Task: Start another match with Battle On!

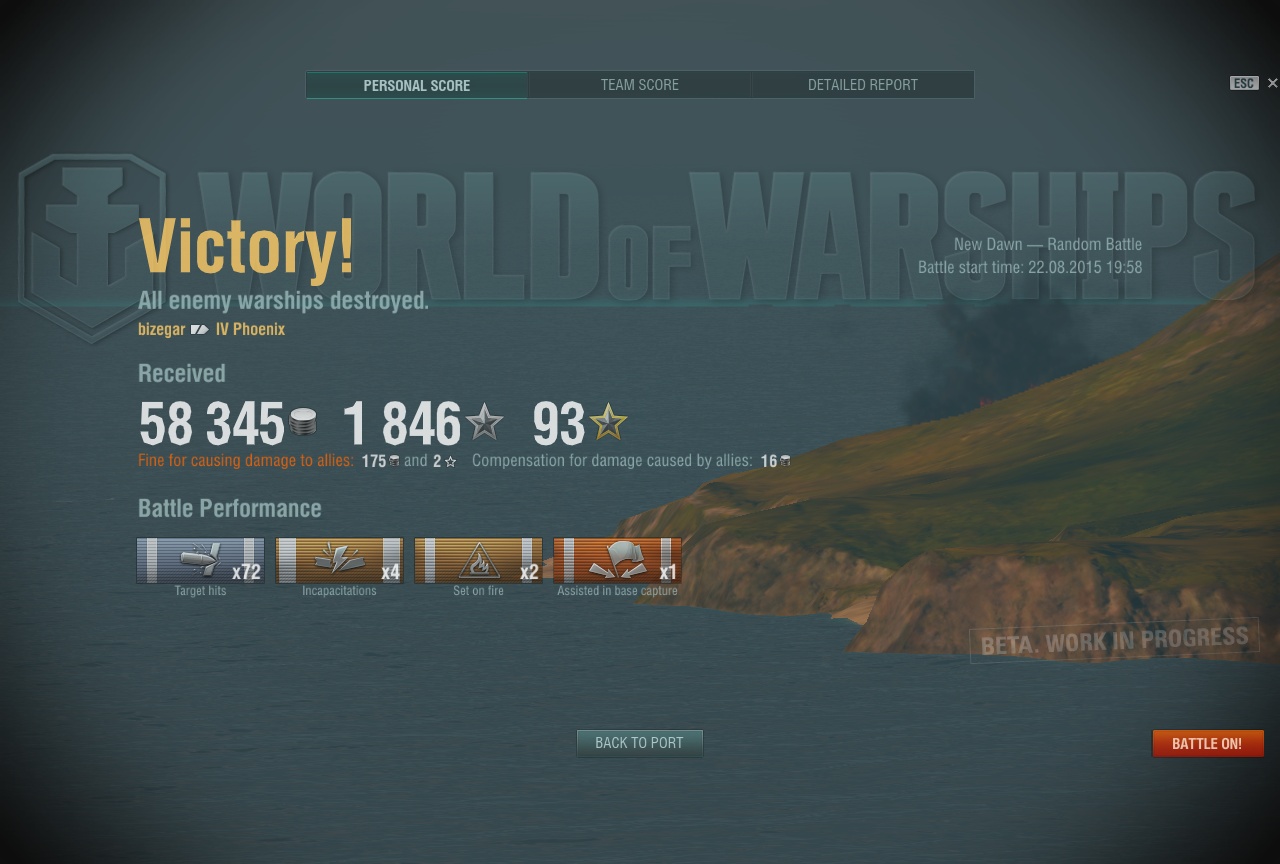Action: (1207, 743)
